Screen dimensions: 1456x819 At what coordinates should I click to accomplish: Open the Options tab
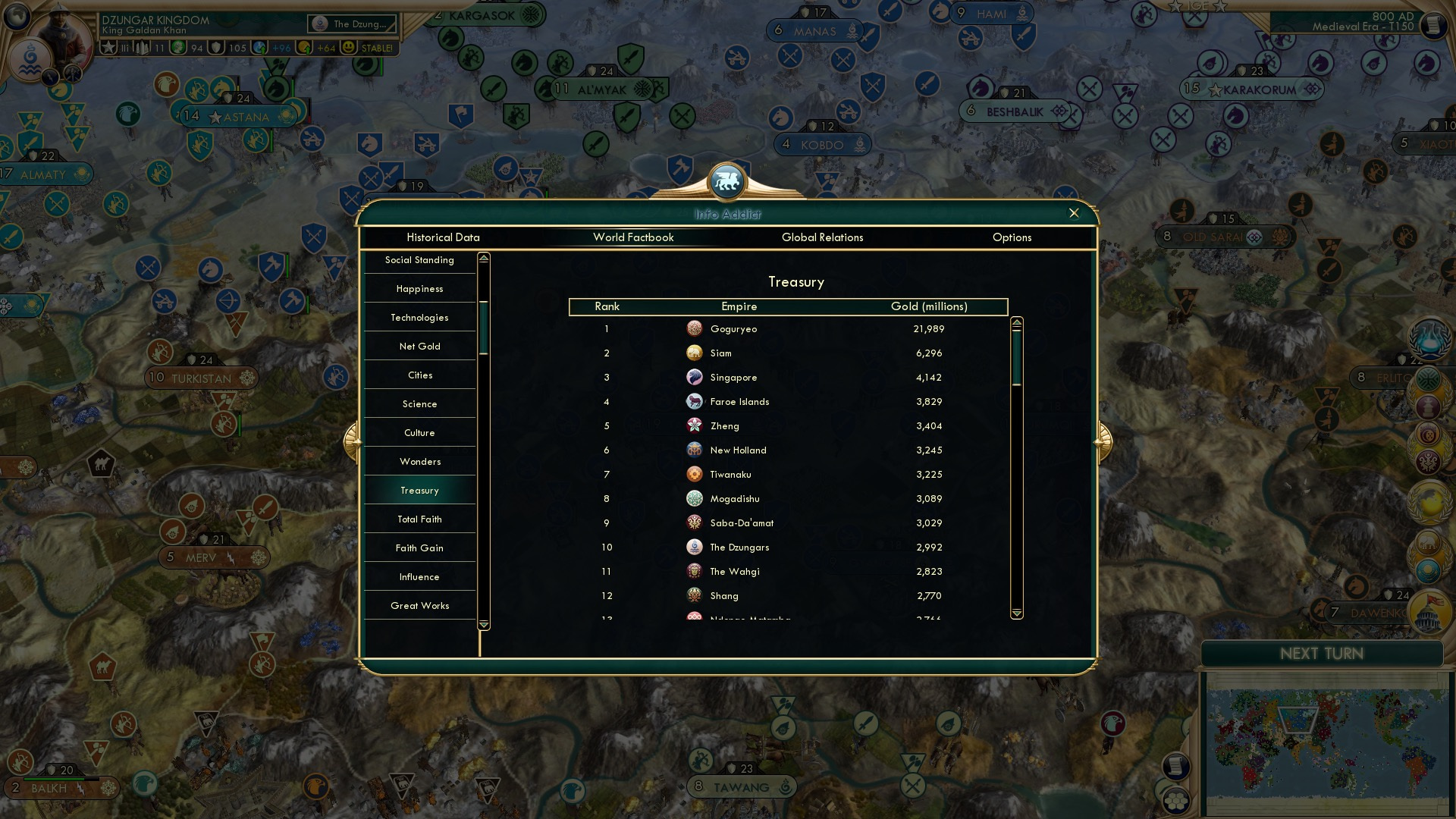point(1012,237)
